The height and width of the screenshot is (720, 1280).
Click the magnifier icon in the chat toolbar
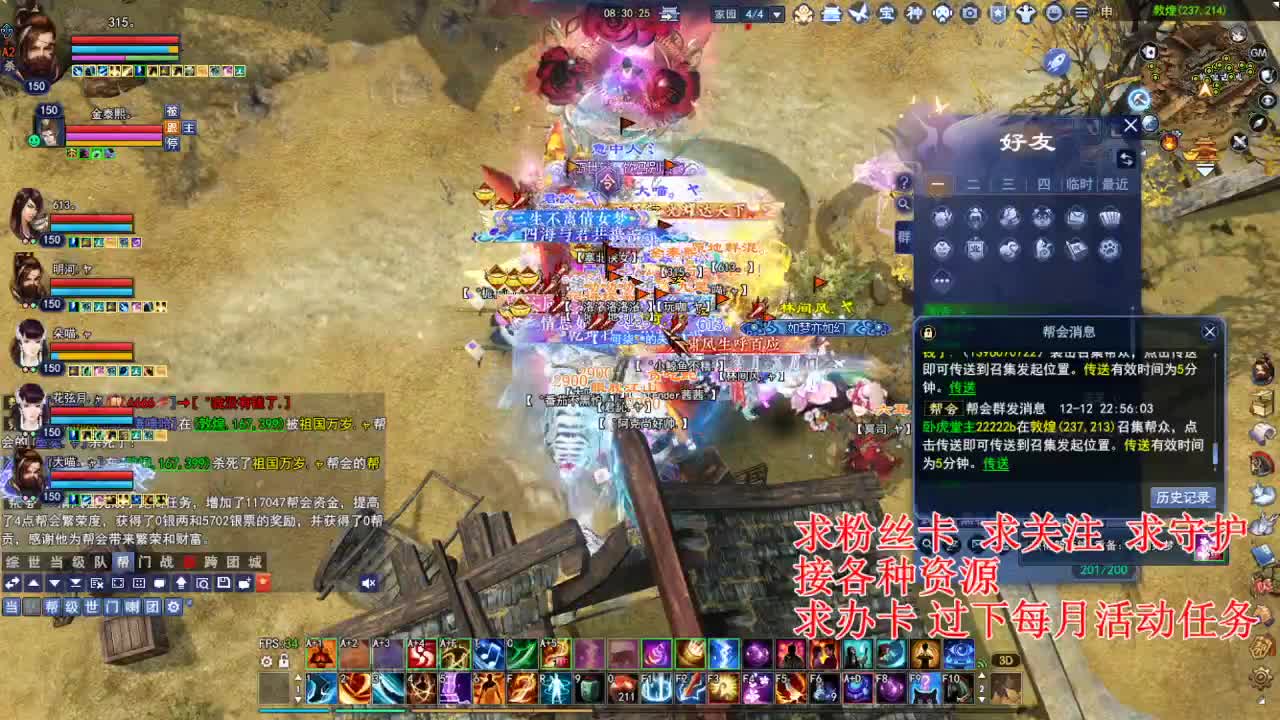(203, 583)
